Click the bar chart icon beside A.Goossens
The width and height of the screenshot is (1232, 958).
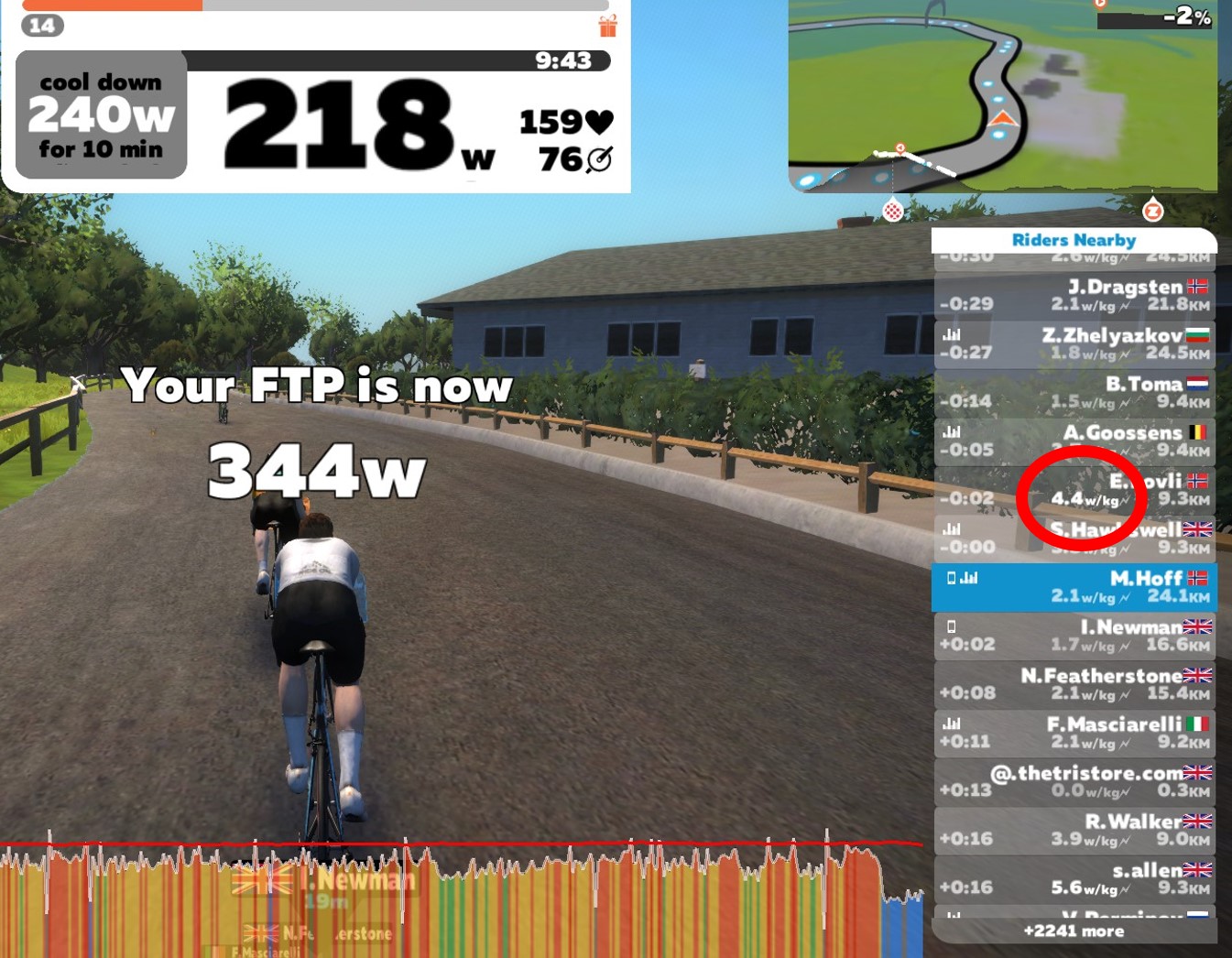coord(952,430)
